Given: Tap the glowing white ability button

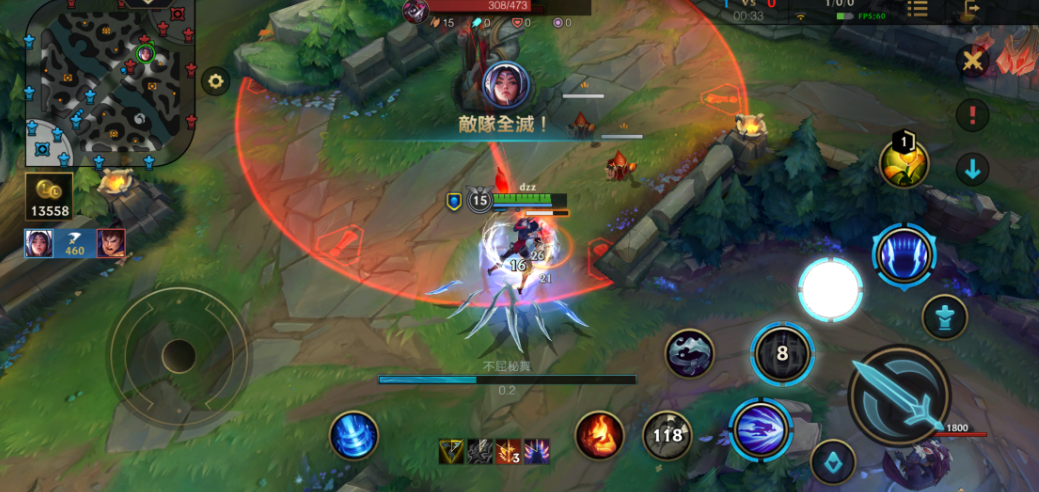Looking at the screenshot, I should (x=830, y=289).
